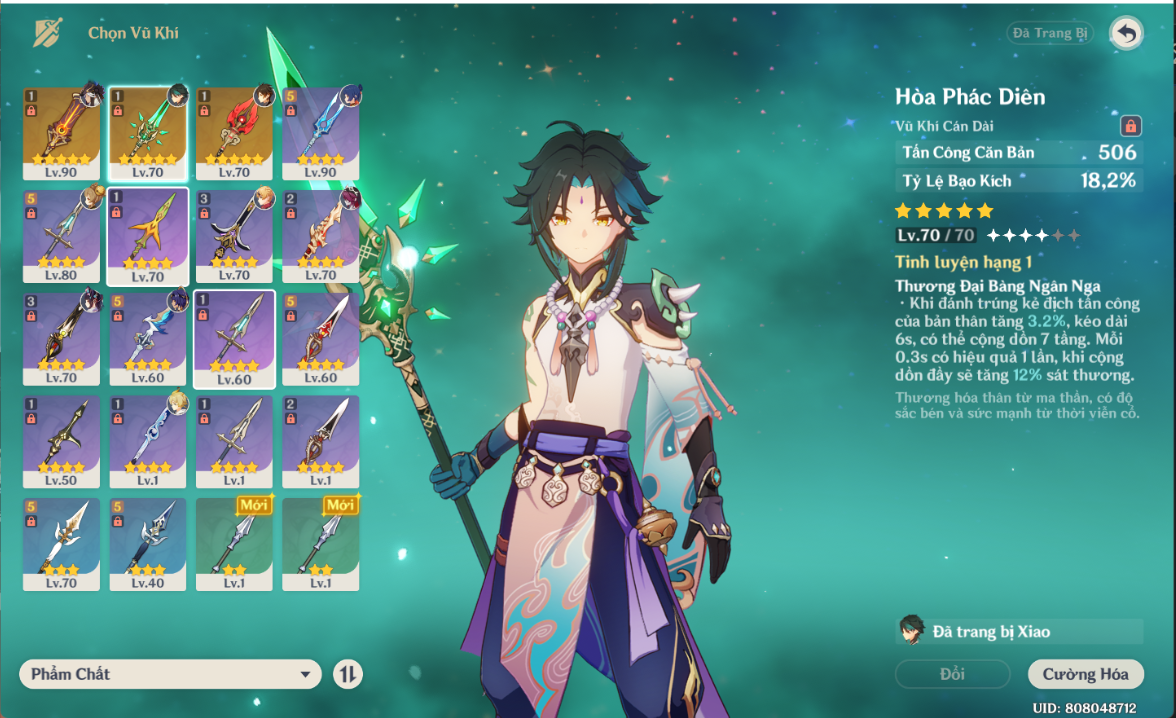Pick the blue four-star Lv.90 polearm

320,132
